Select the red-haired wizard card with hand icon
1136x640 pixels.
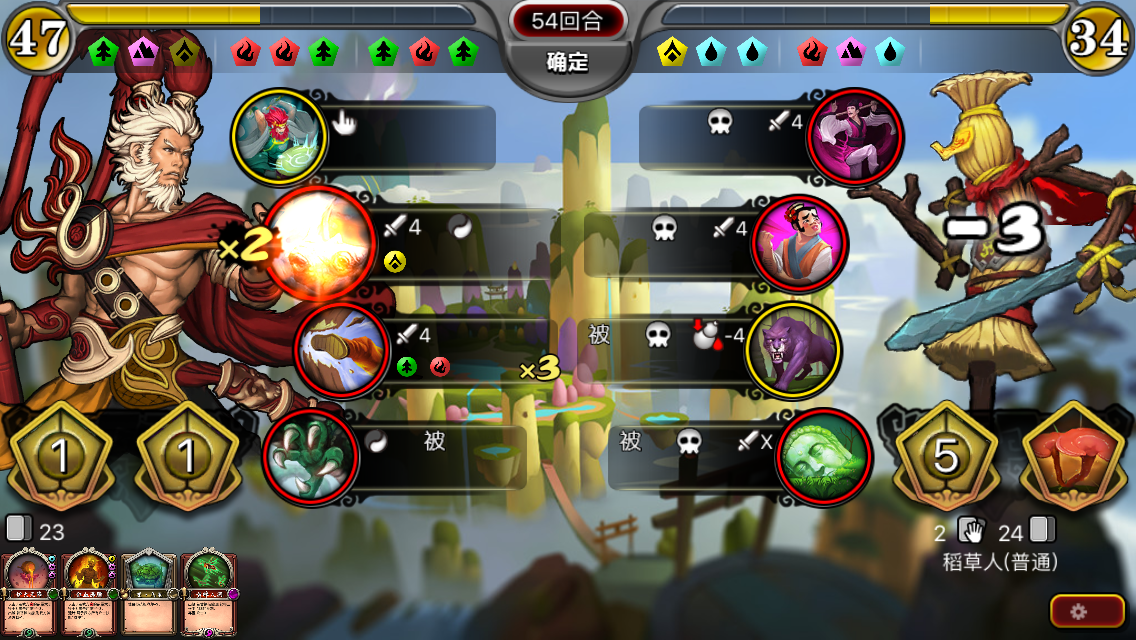(x=279, y=136)
